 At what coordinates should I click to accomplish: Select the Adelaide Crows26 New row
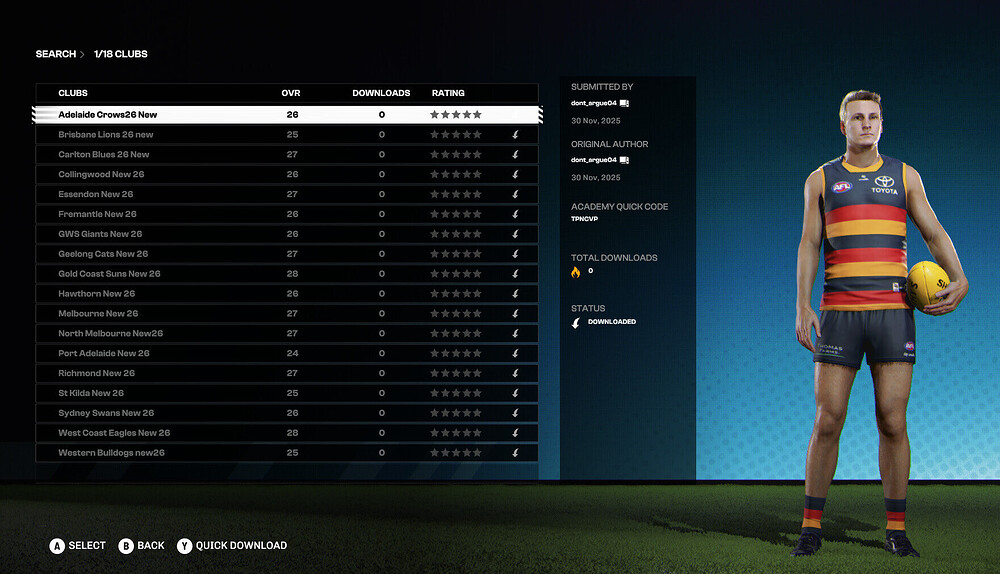click(x=108, y=115)
